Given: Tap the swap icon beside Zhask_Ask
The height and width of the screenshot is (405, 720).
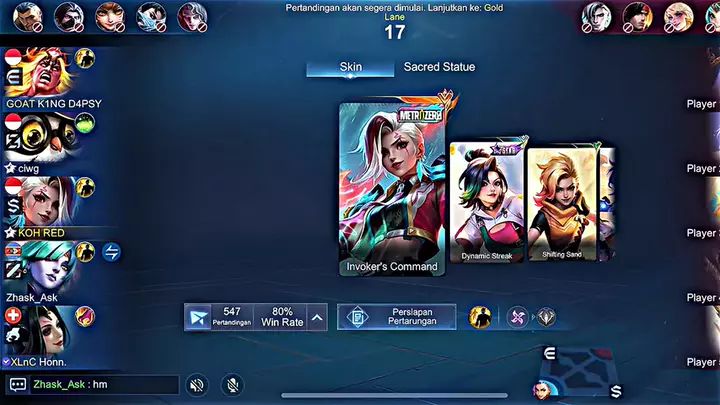Looking at the screenshot, I should (x=111, y=253).
